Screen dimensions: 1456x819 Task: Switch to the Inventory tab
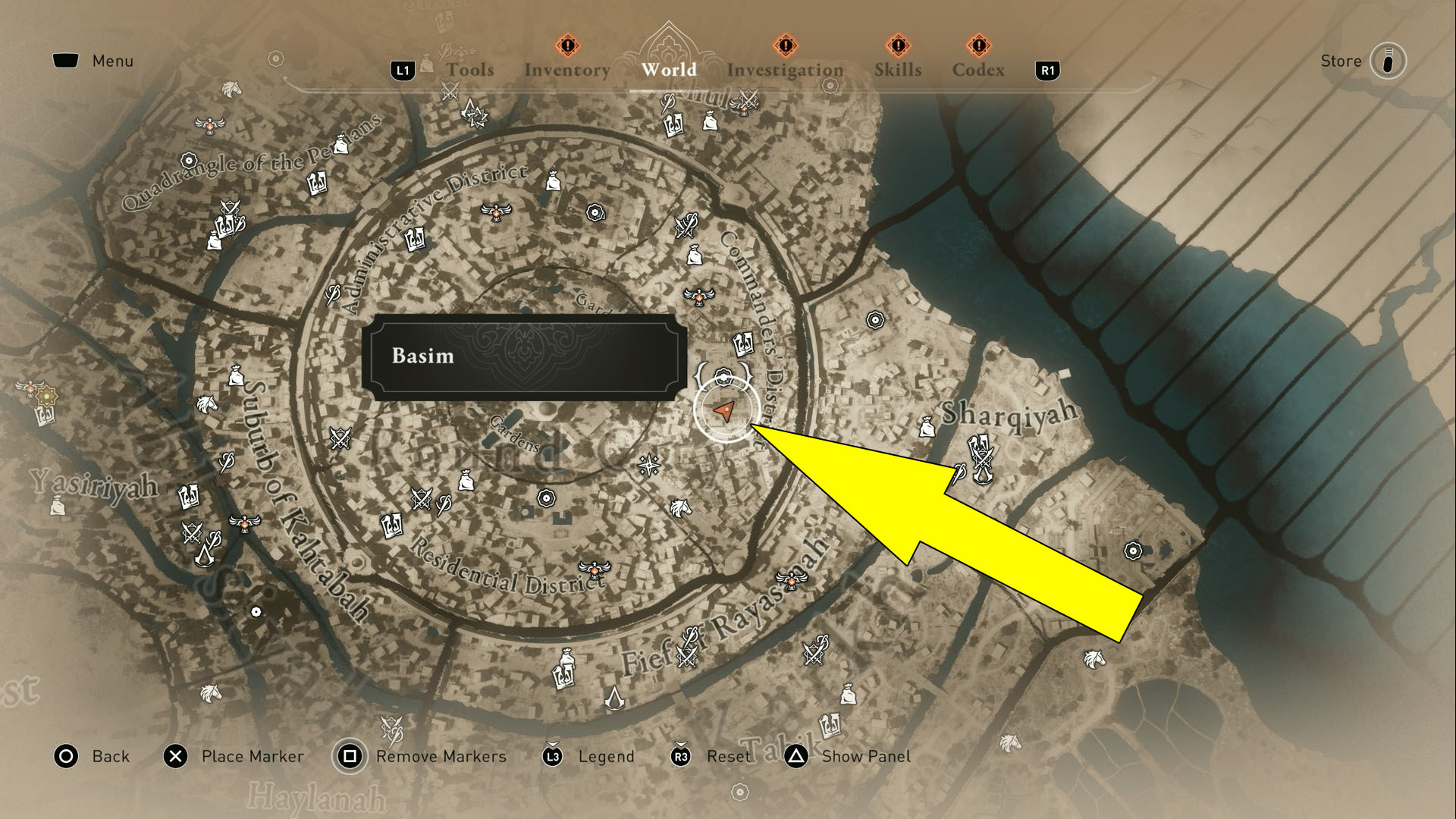click(x=567, y=70)
